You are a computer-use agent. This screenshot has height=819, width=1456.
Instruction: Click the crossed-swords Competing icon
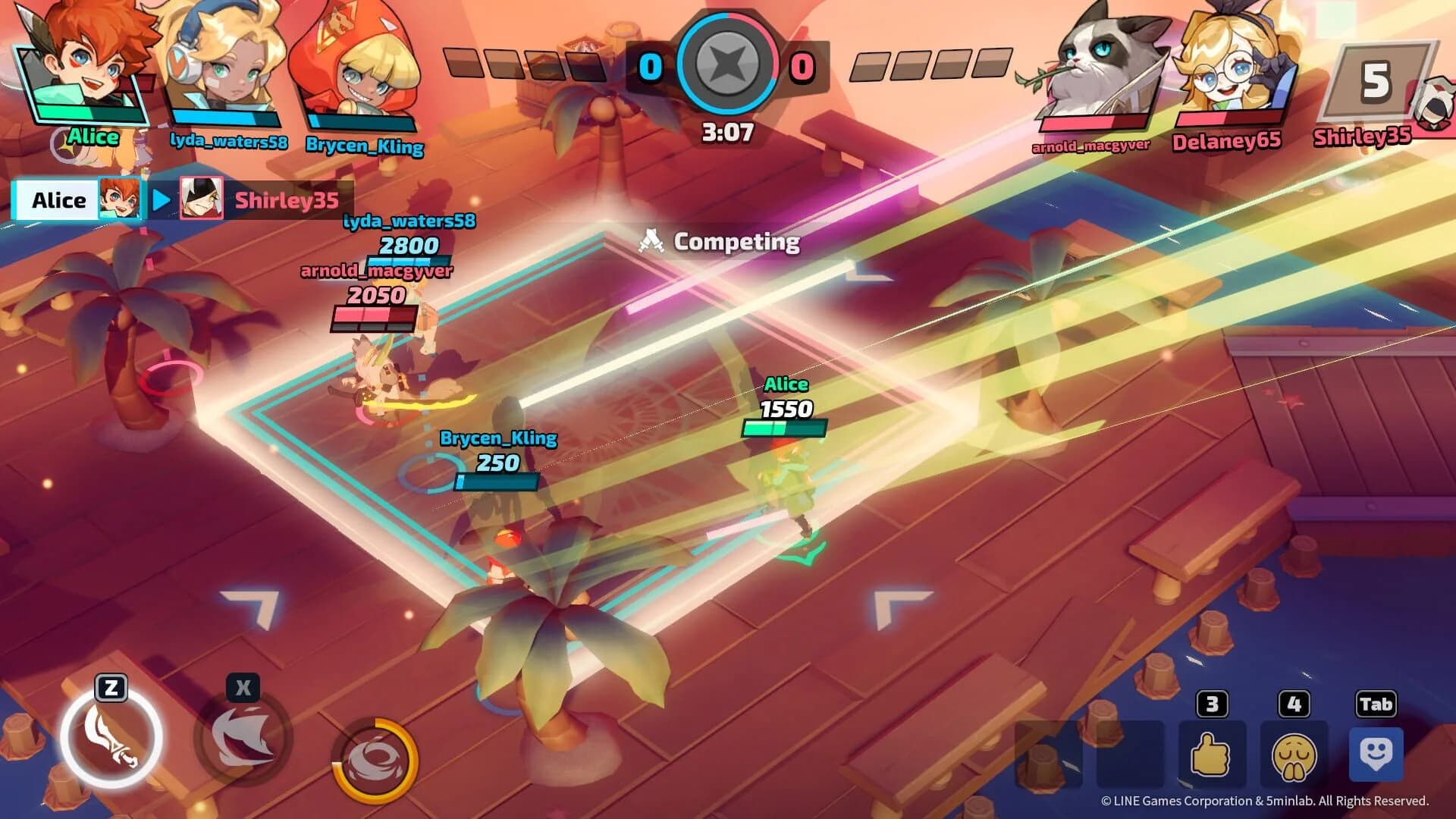[x=651, y=239]
